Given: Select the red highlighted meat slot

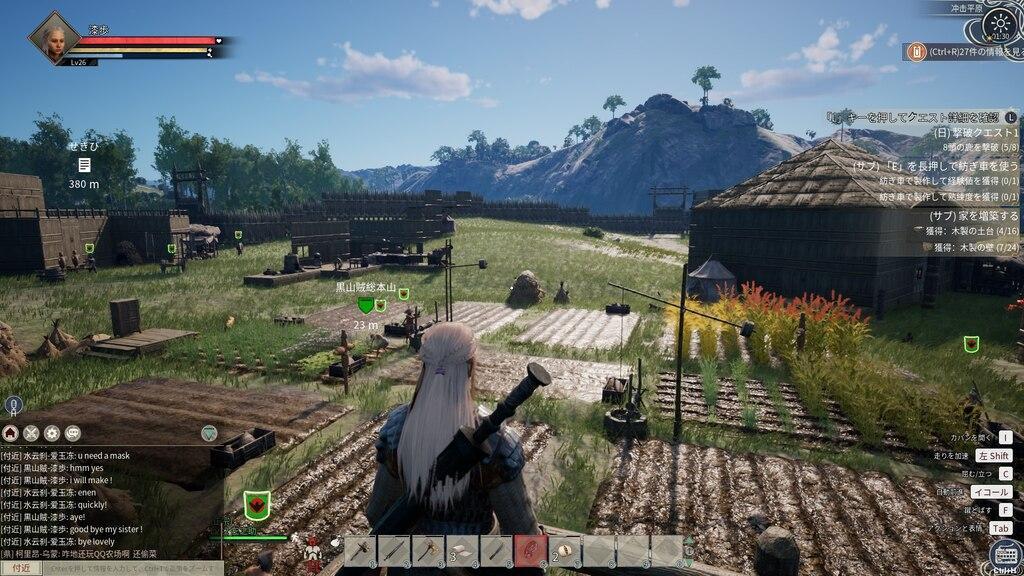Looking at the screenshot, I should (x=532, y=551).
